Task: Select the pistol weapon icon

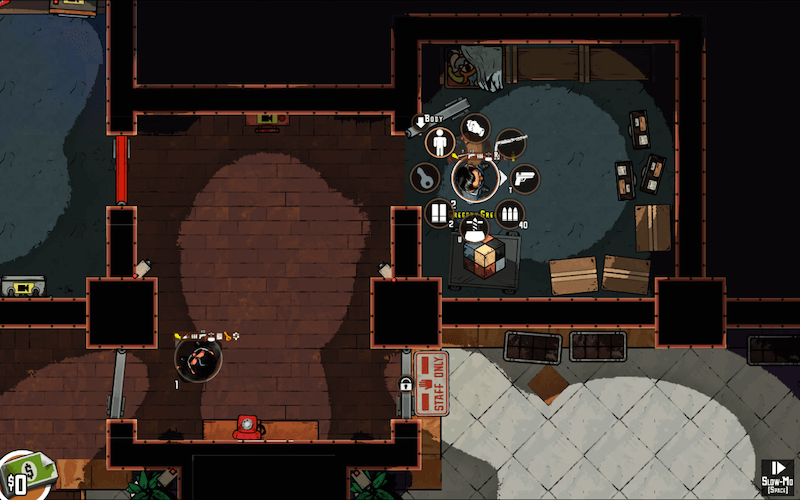Action: tap(524, 179)
